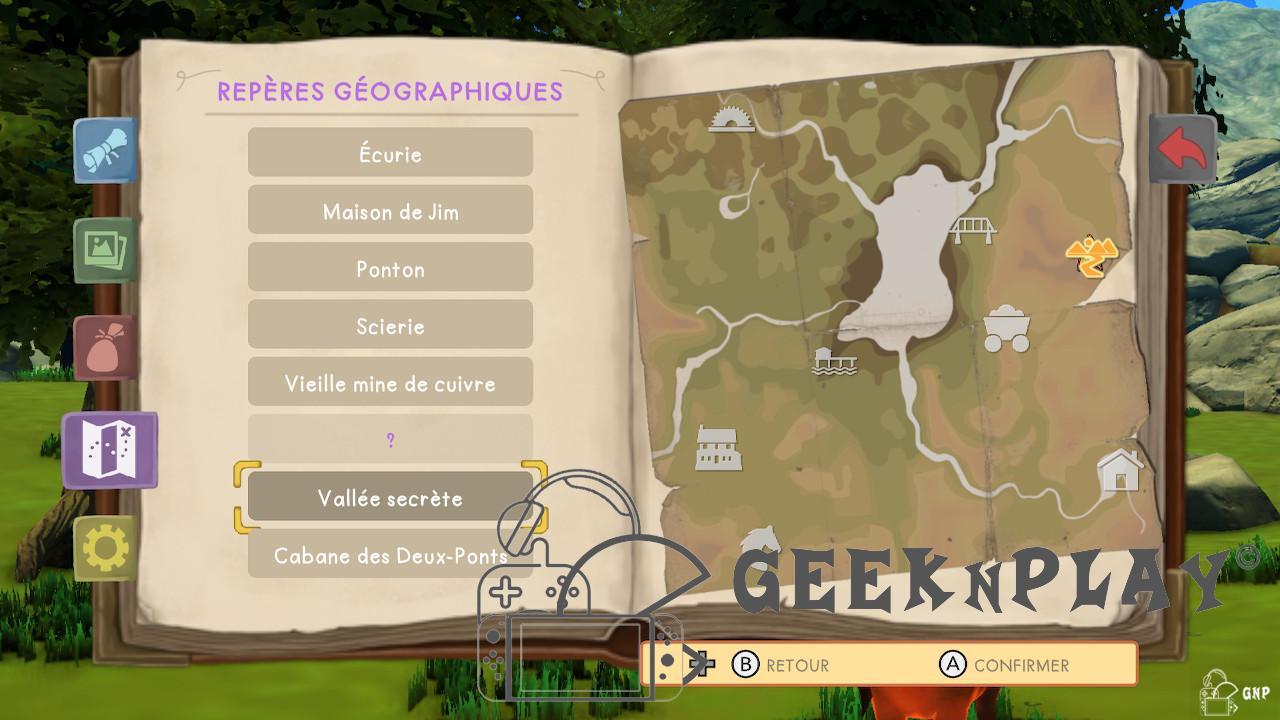Select the house marker on the map
The width and height of the screenshot is (1280, 720).
tap(1119, 470)
